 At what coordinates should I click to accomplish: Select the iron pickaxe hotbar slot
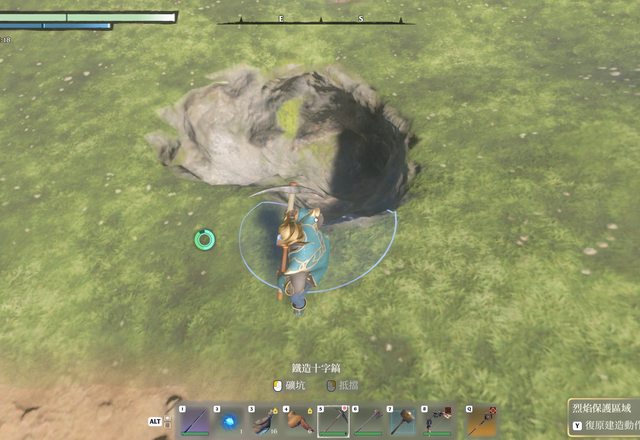pos(333,421)
